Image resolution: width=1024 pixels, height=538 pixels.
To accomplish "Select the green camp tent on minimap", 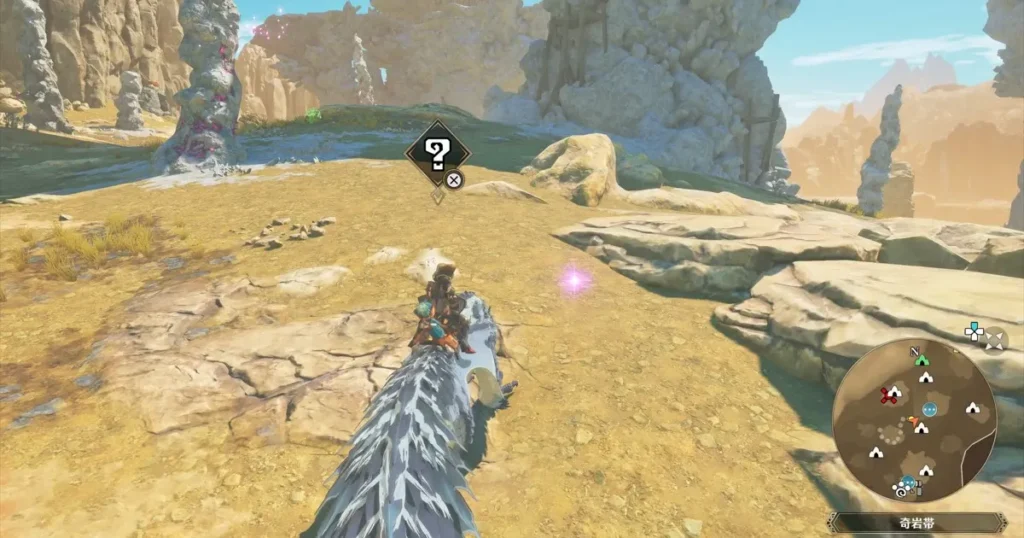I will coord(922,359).
